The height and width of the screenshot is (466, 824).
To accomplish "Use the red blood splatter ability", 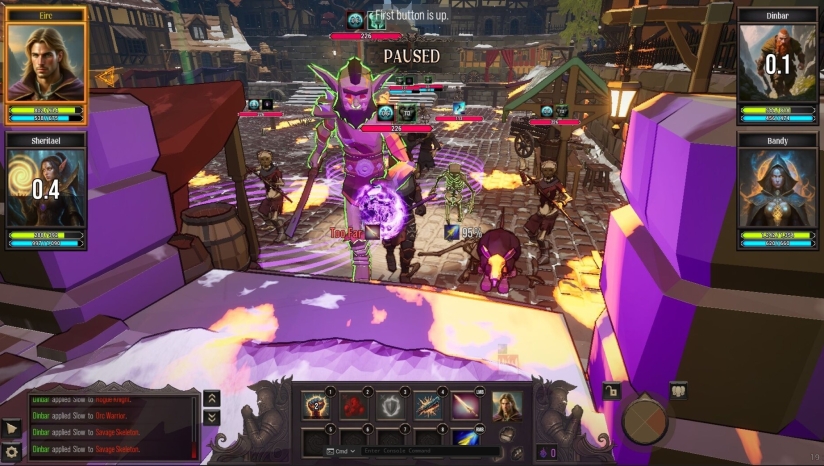I will click(x=354, y=405).
